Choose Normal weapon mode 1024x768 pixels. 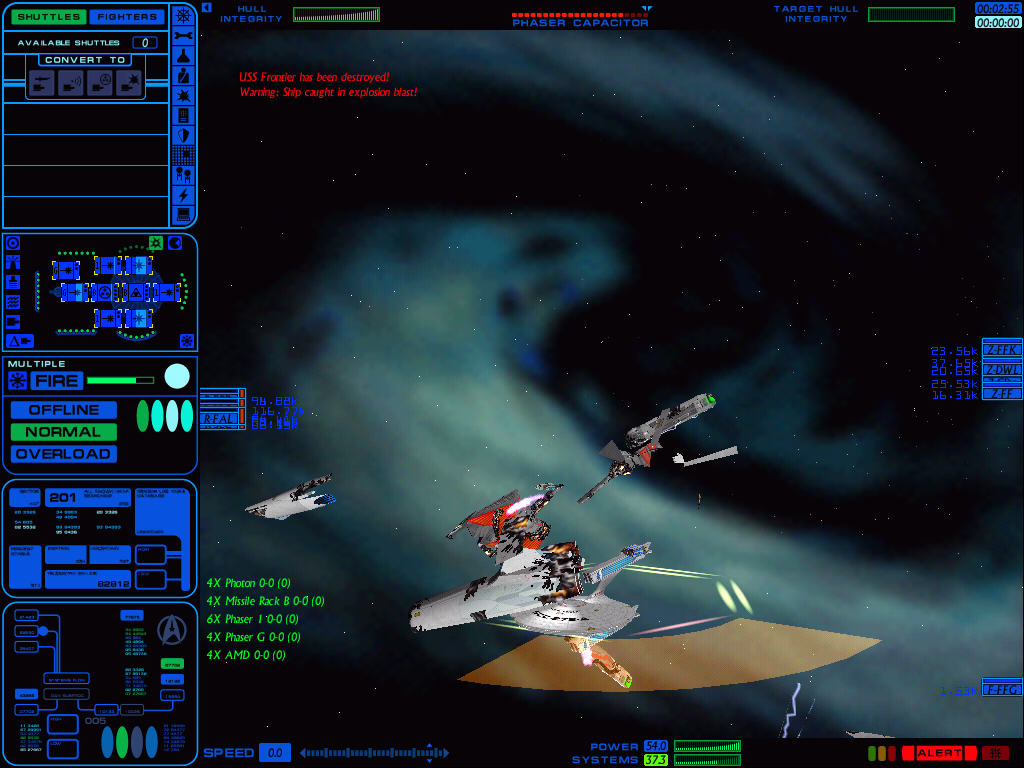click(x=64, y=432)
